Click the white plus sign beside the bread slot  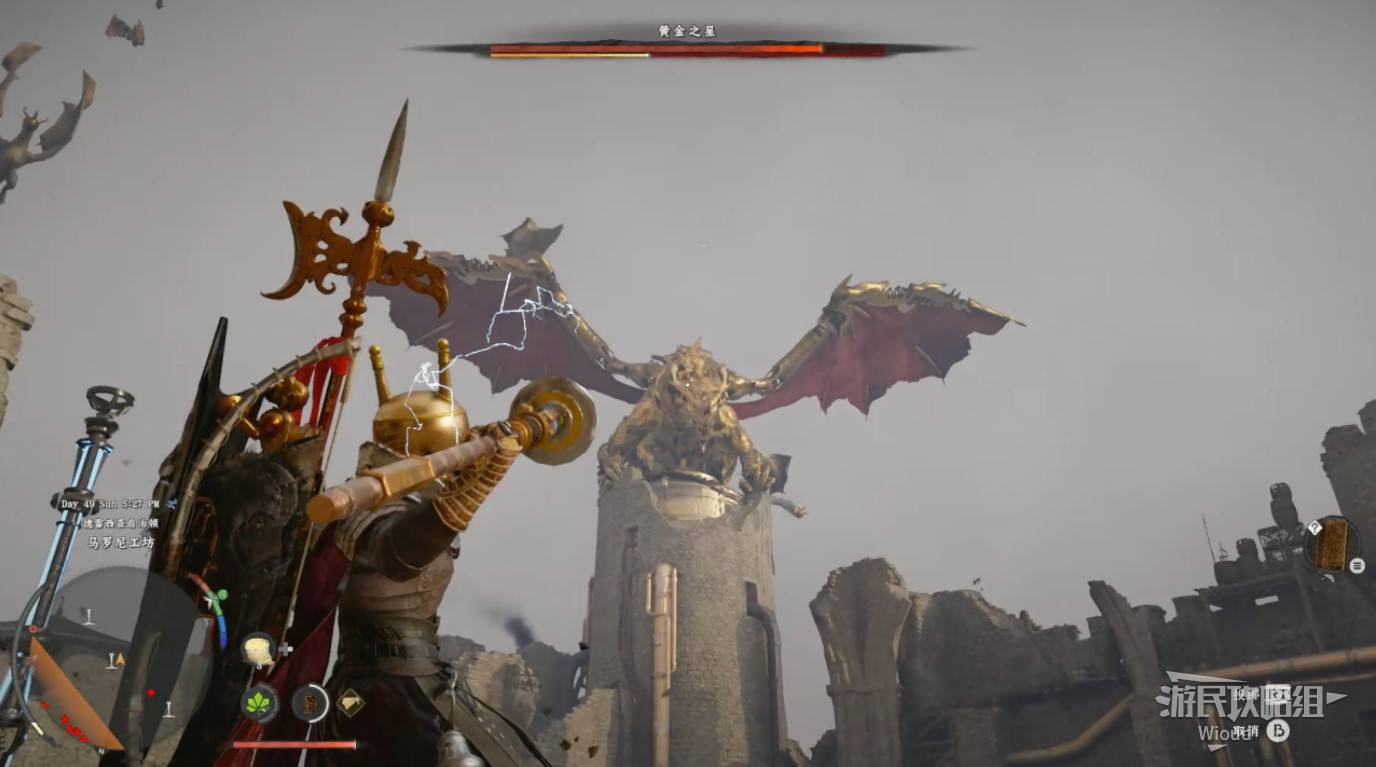[286, 649]
